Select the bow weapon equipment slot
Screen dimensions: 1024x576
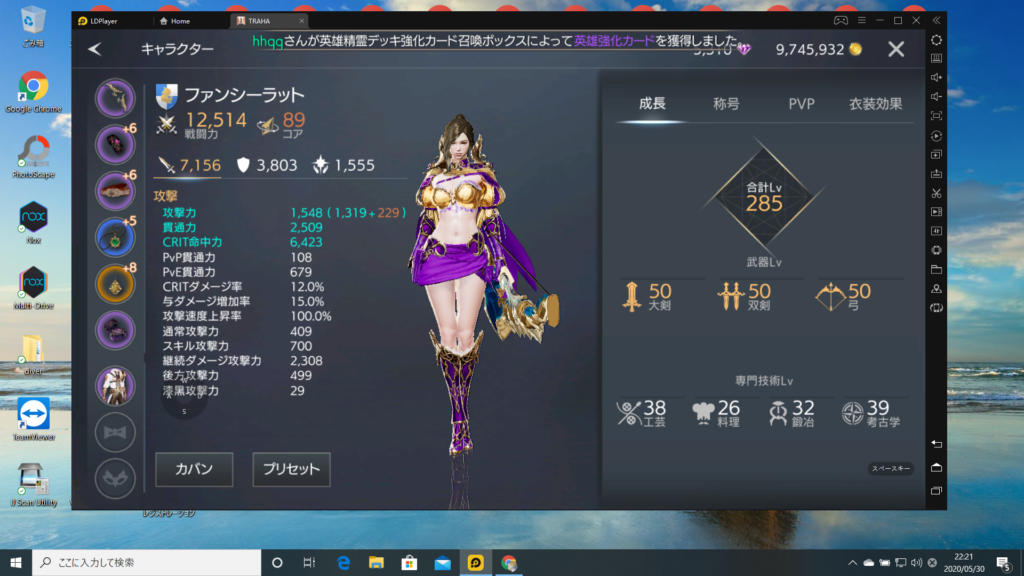[115, 98]
